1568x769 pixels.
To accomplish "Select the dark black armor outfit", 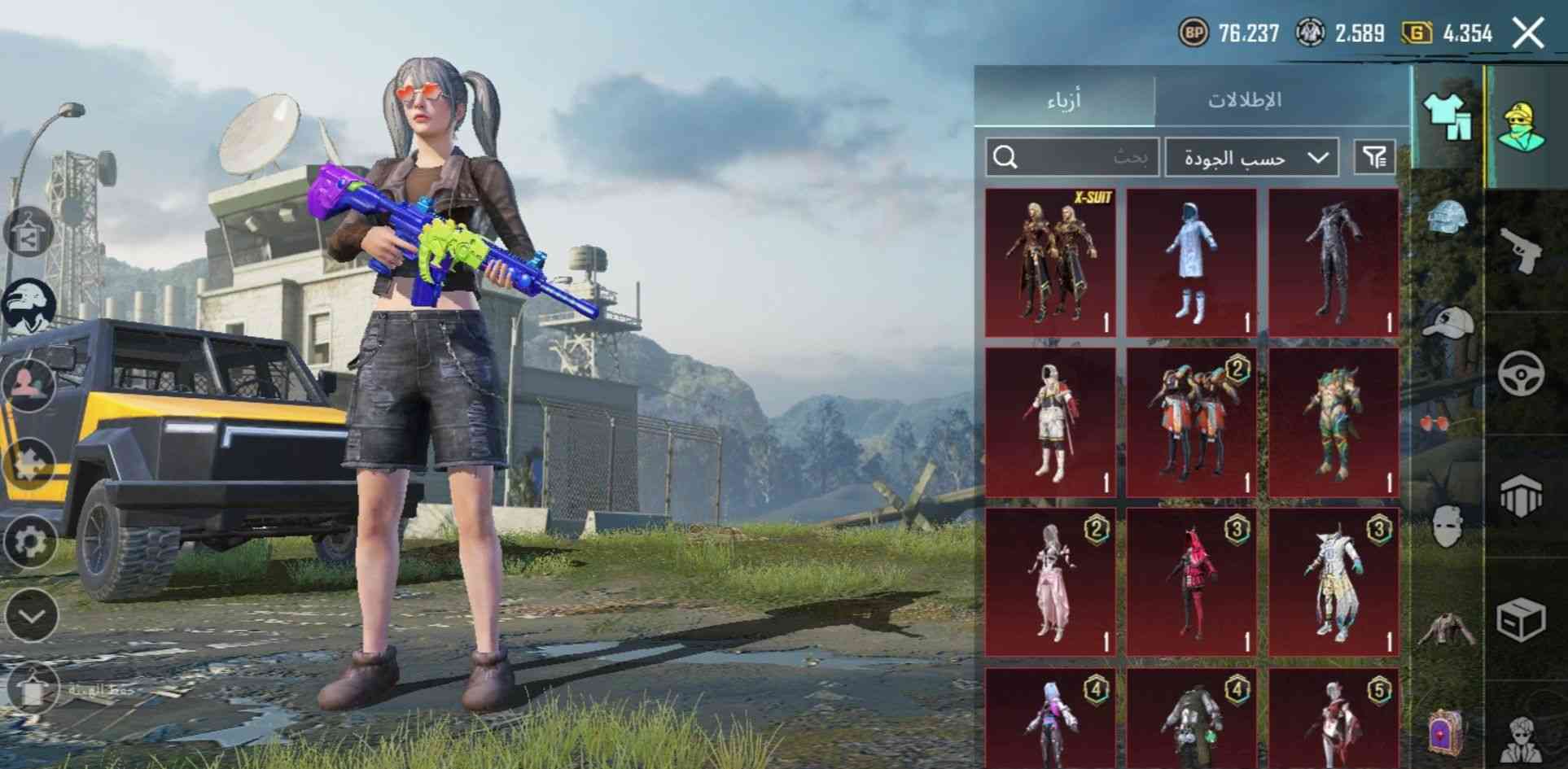I will point(1334,263).
